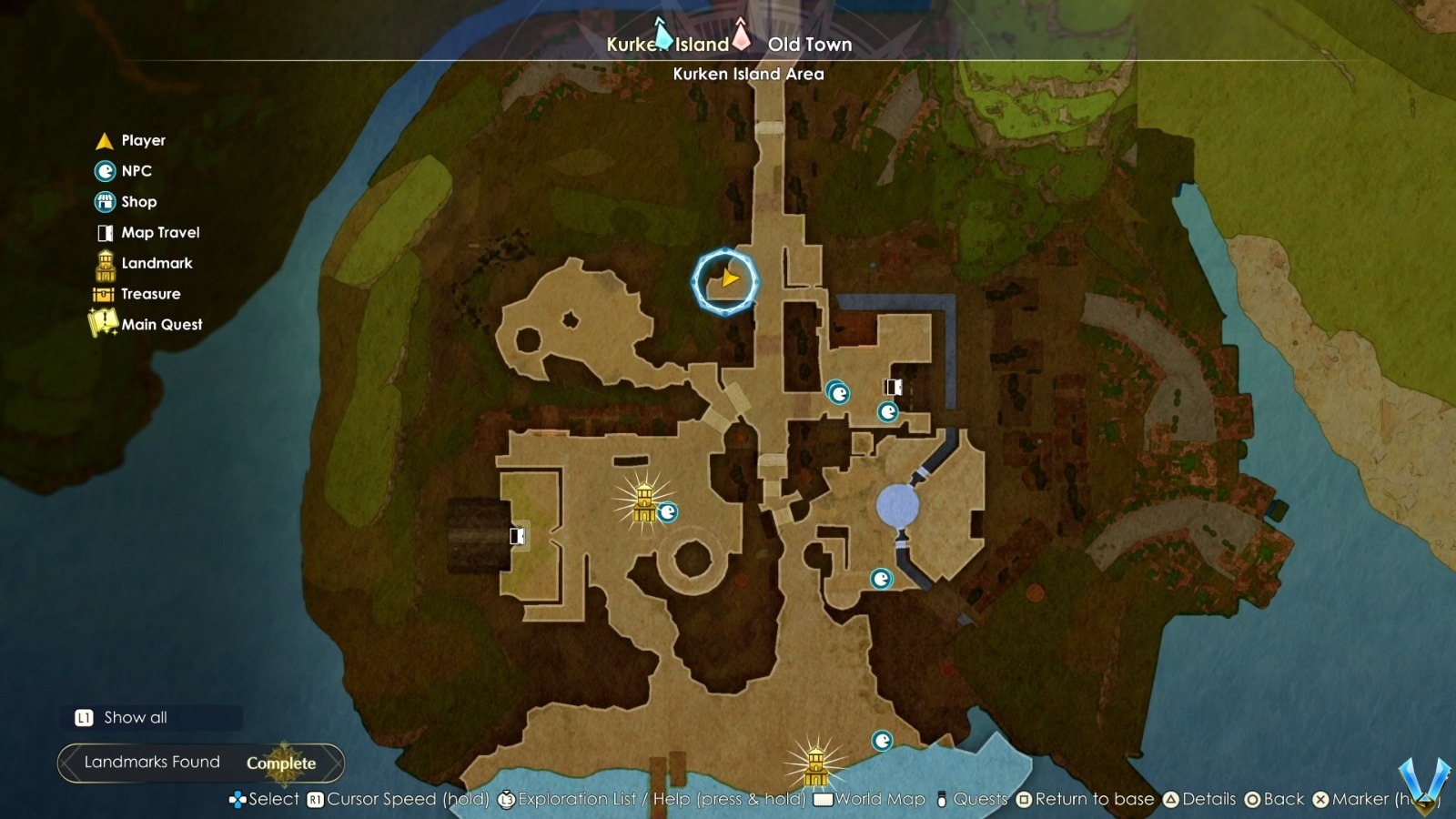This screenshot has width=1456, height=819.
Task: Click the Map Travel legend icon
Action: (x=104, y=232)
